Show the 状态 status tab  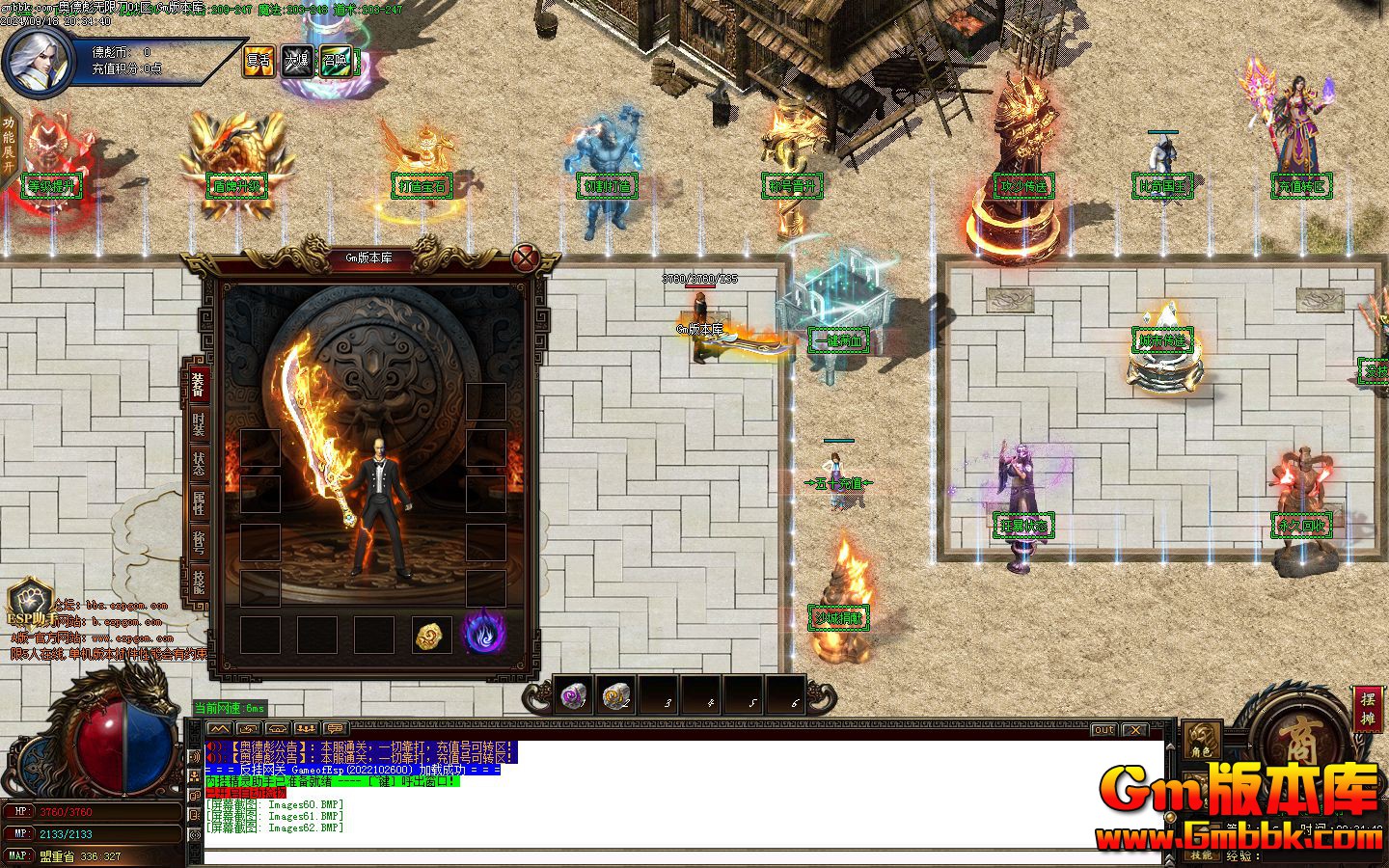[198, 463]
